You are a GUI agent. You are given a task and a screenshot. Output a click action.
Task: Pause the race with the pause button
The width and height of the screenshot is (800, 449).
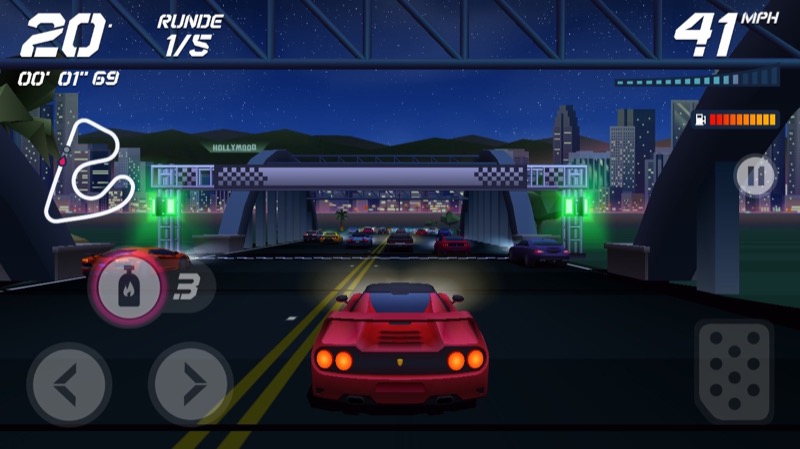click(756, 176)
